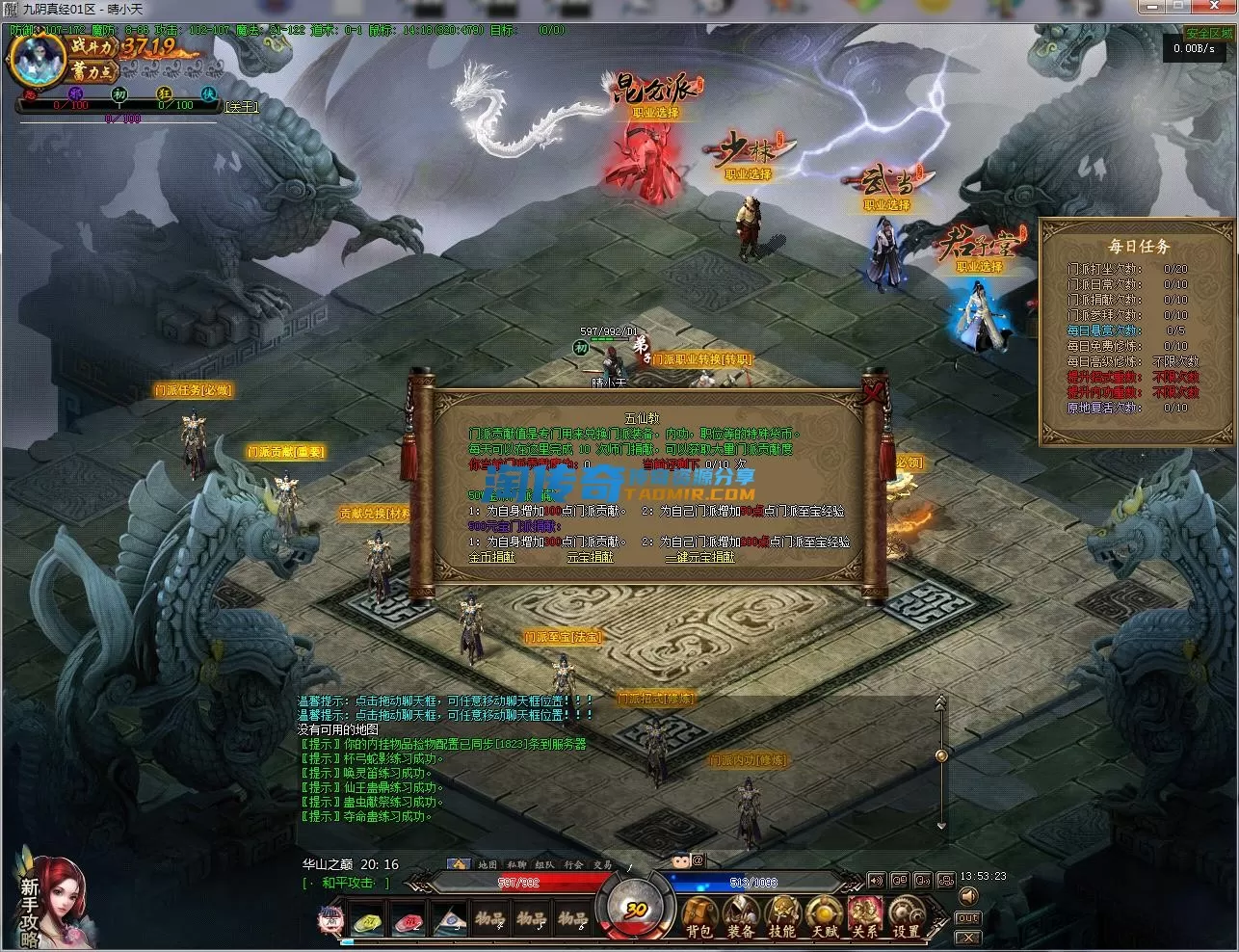Open the 设置 settings panel
Screen dimensions: 1239x952
point(907,916)
